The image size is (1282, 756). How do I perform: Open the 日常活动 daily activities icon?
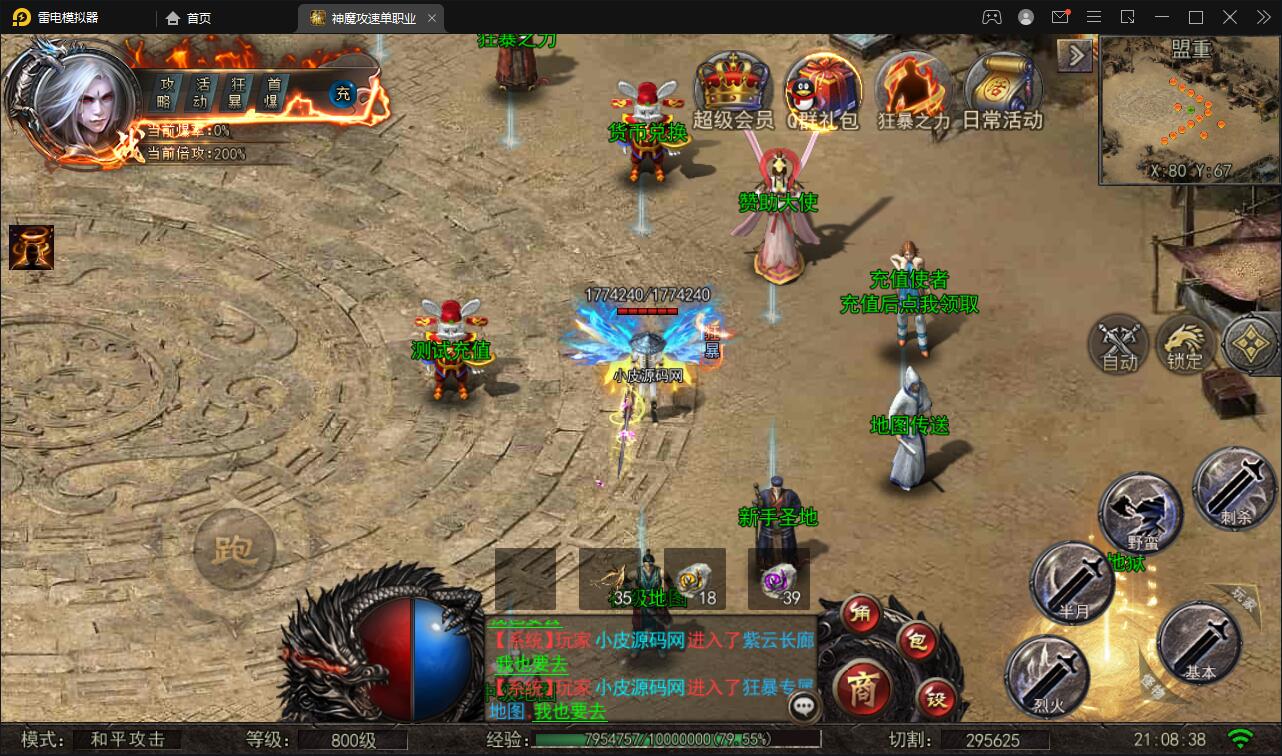(x=1001, y=90)
